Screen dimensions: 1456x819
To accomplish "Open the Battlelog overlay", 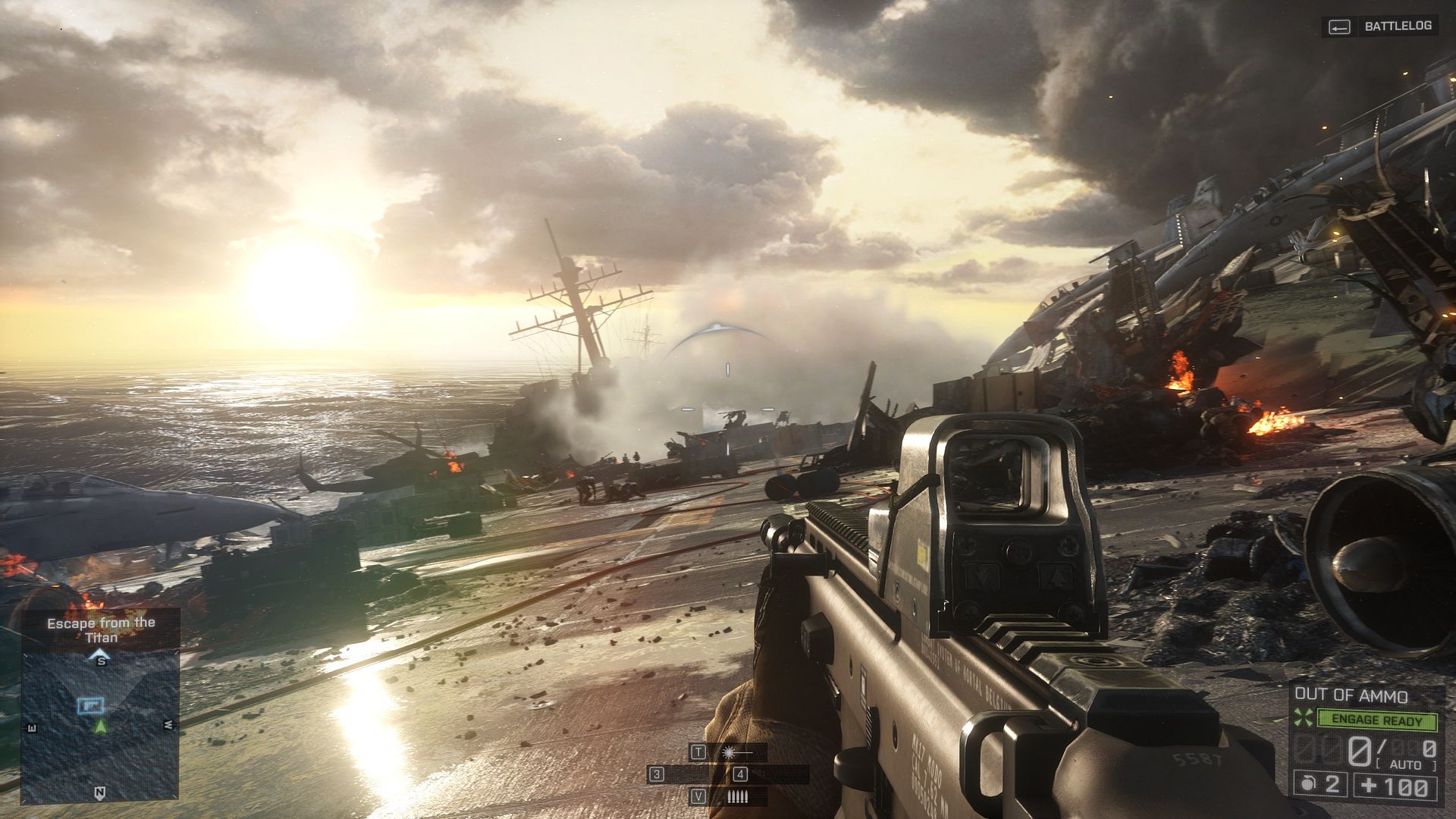I will (1380, 27).
